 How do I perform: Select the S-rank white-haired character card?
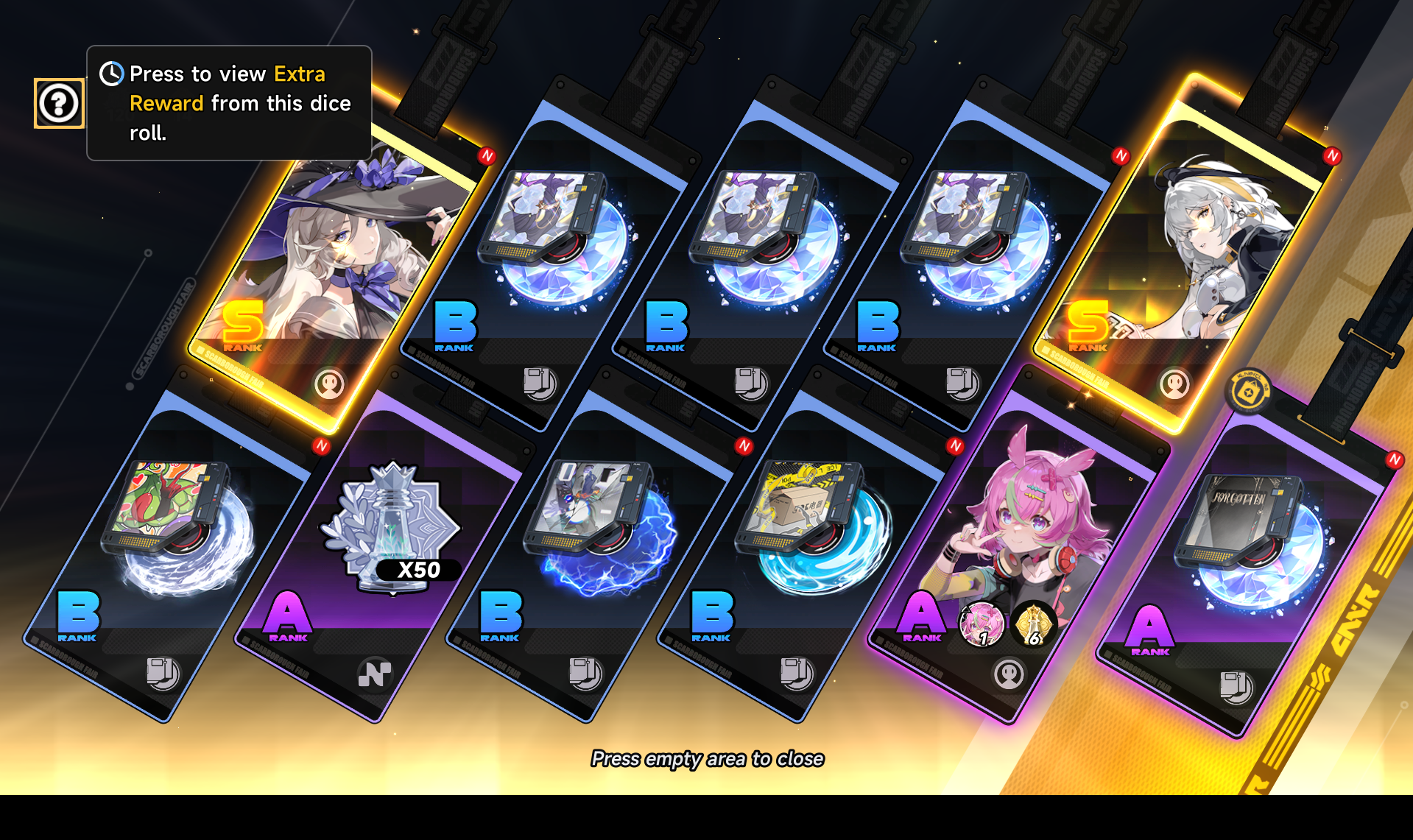tap(1193, 265)
